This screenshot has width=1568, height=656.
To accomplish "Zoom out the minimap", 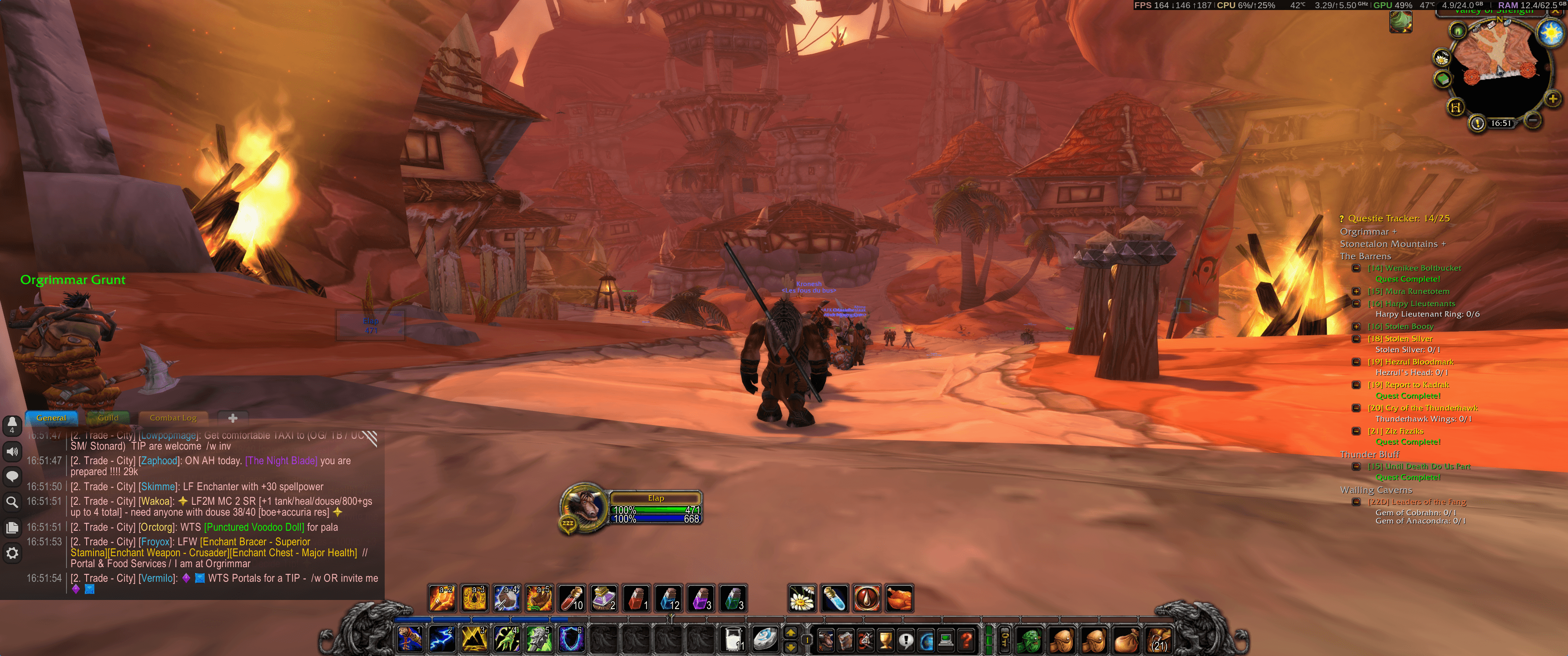I will pos(1533,120).
